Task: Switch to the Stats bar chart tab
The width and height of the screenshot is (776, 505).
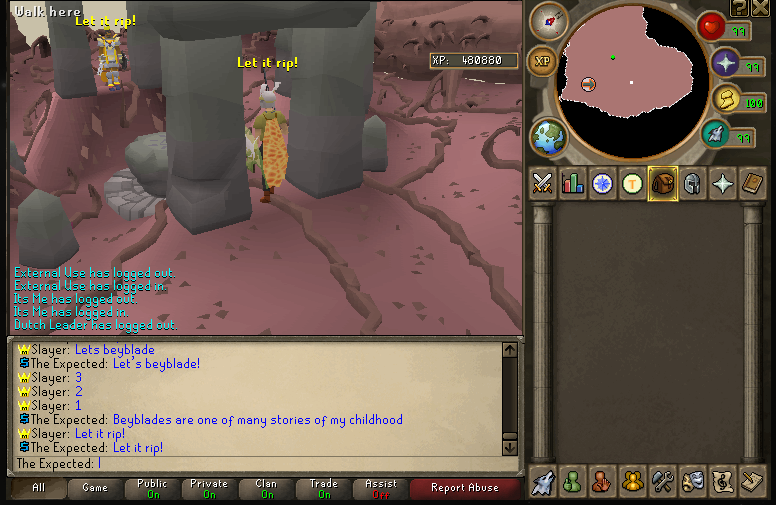Action: tap(573, 183)
